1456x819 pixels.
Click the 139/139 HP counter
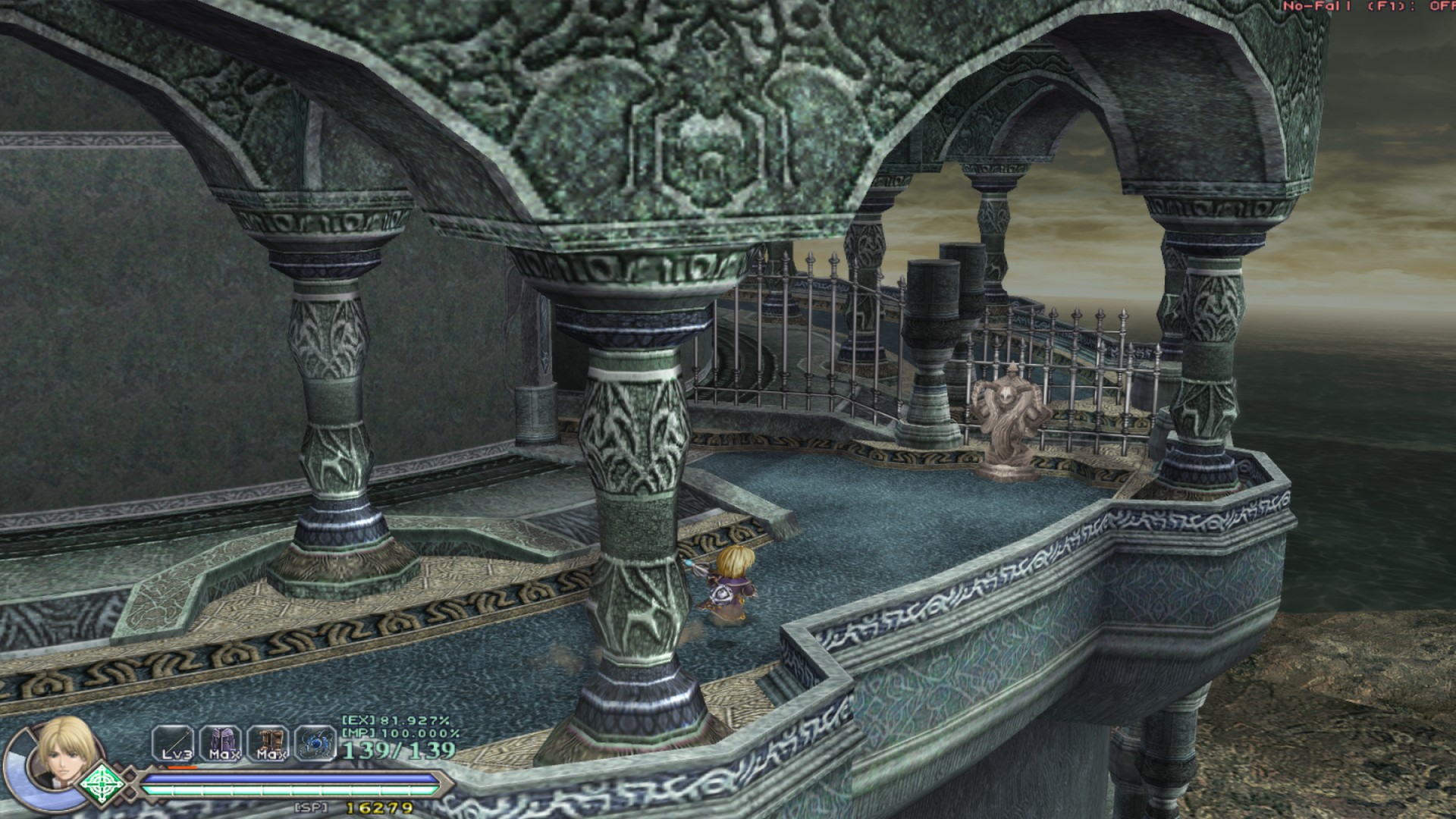pos(398,752)
